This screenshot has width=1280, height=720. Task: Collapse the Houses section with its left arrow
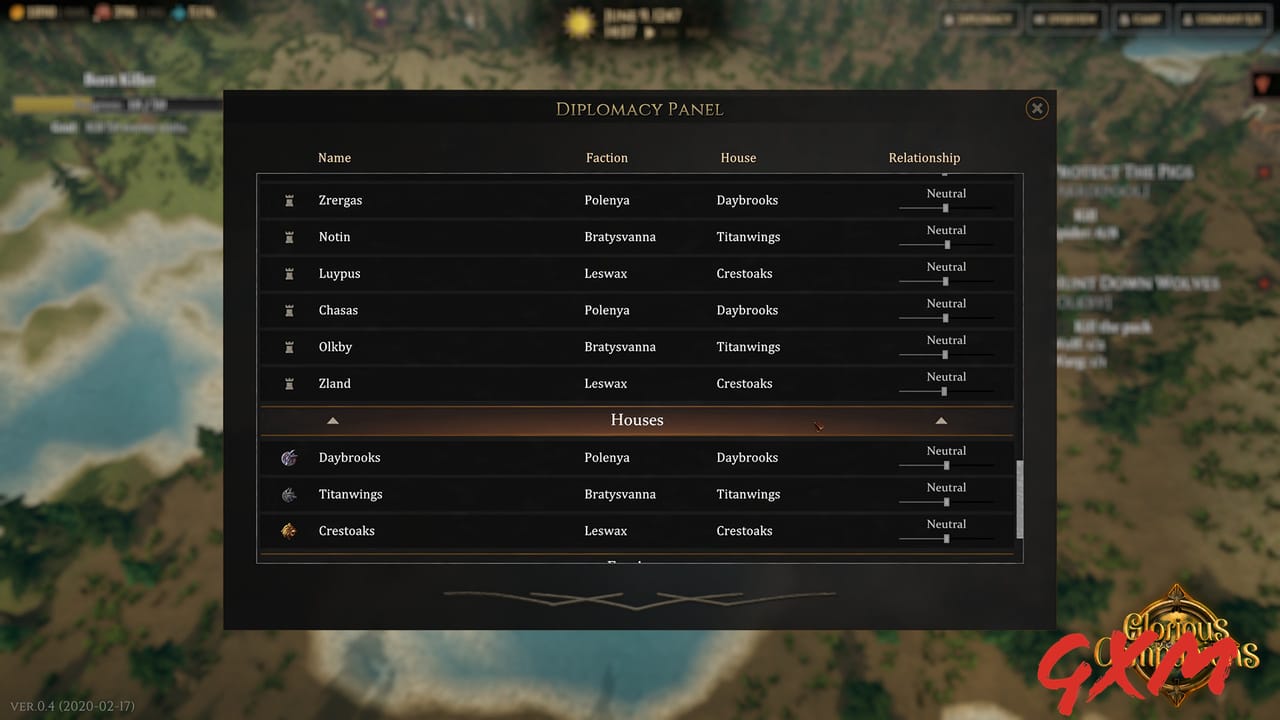click(x=333, y=420)
